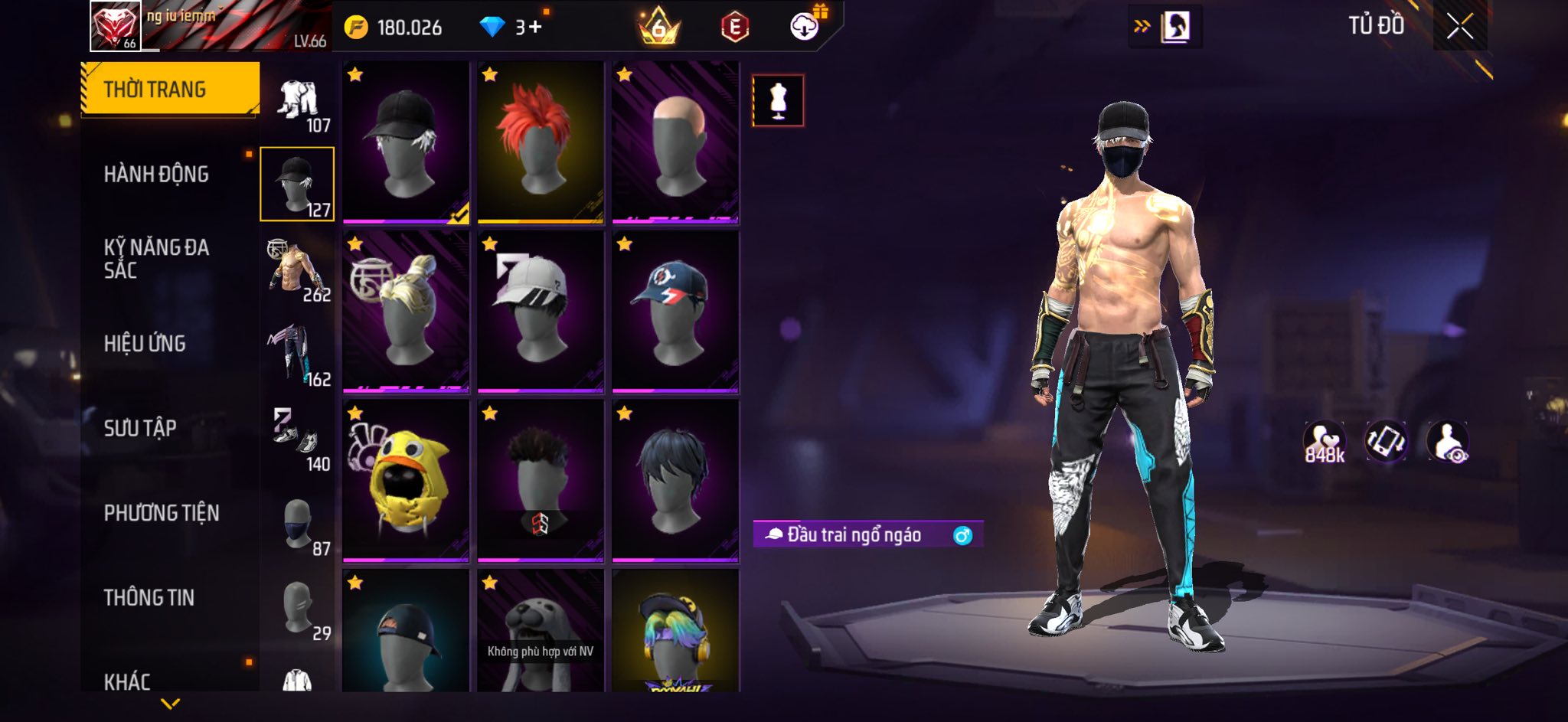
Task: Click the mannequin preview button
Action: (x=778, y=100)
